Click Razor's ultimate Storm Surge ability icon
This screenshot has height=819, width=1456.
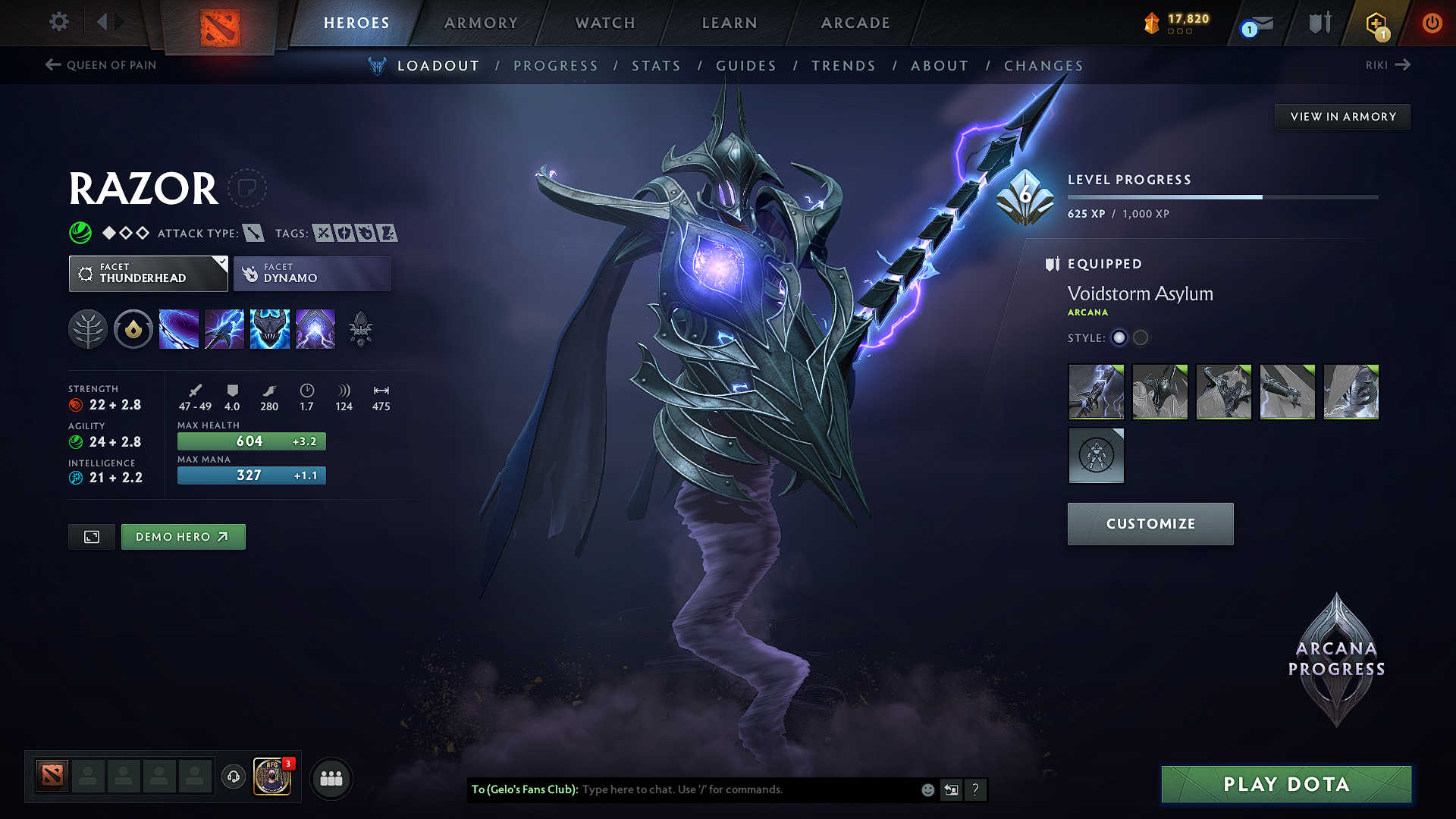tap(269, 328)
